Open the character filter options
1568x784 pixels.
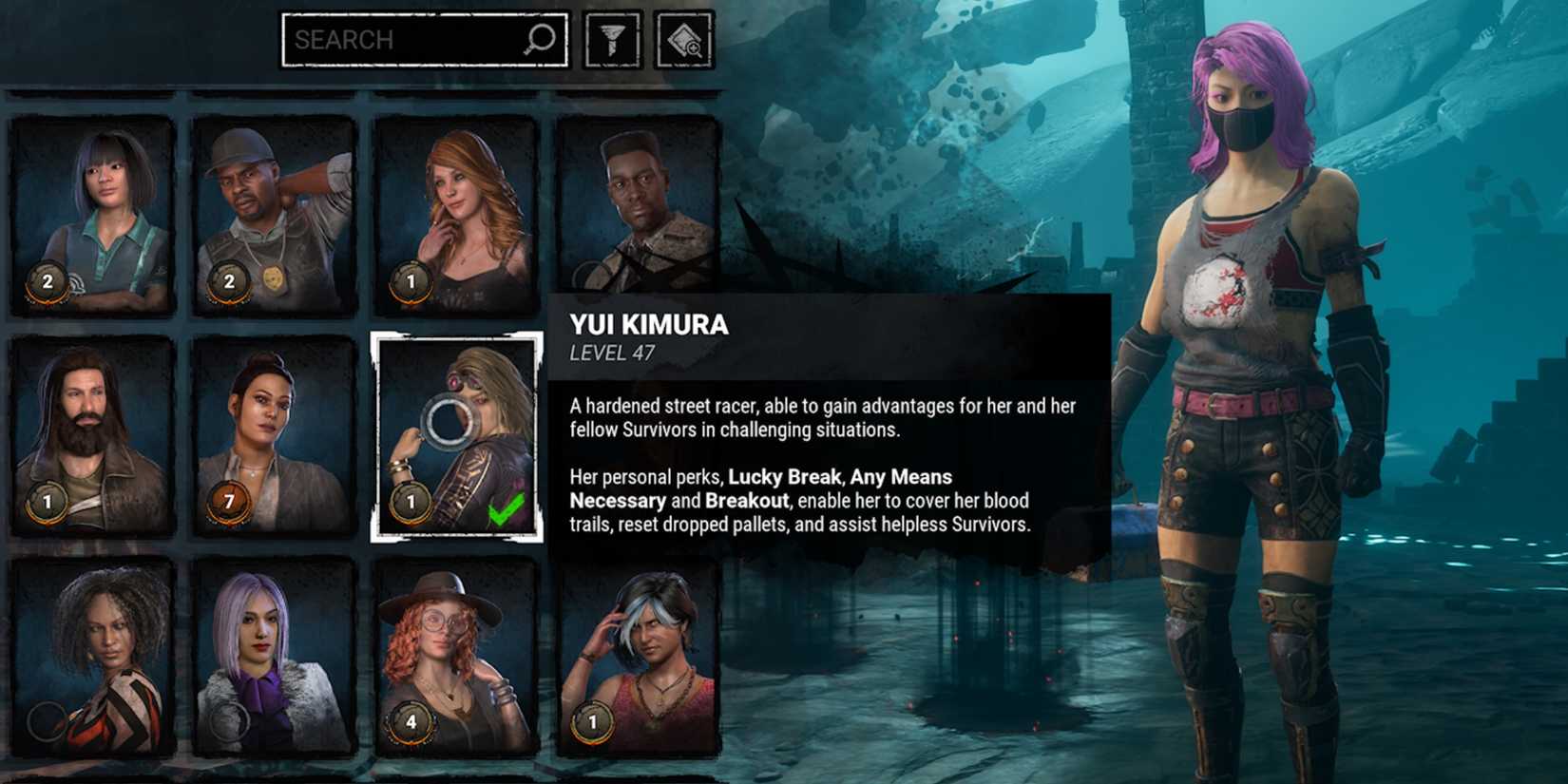click(609, 39)
